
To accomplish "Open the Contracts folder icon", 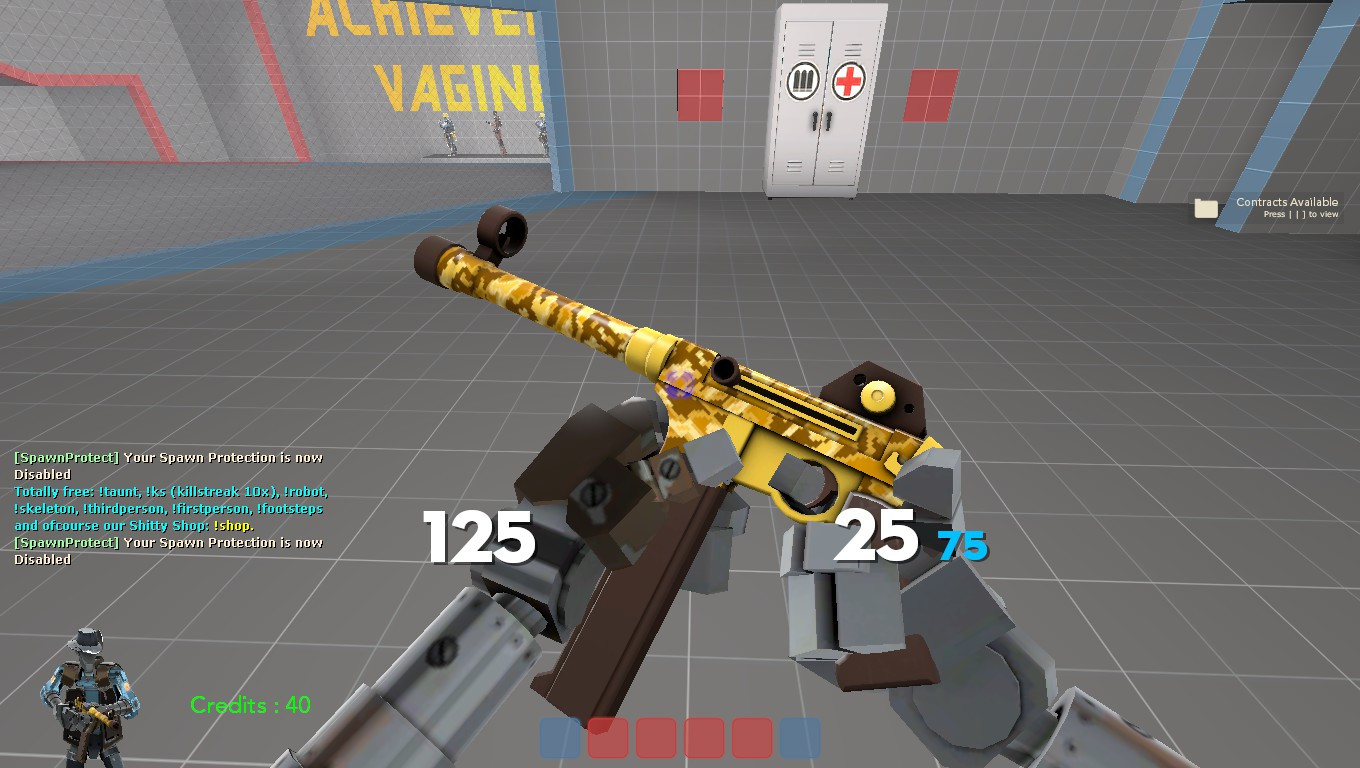I will (x=1207, y=206).
